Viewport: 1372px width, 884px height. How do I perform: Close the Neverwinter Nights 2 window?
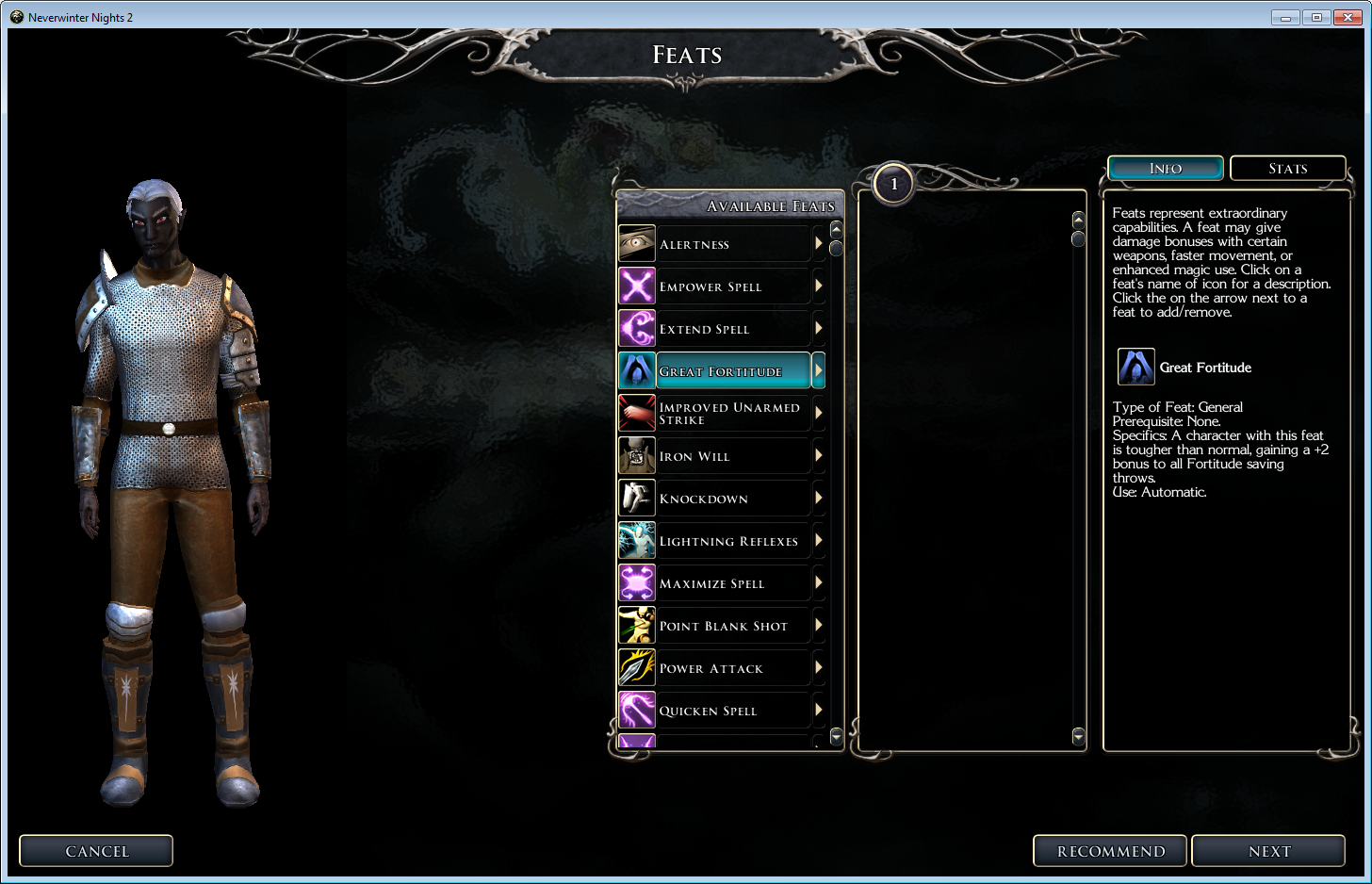pos(1347,17)
